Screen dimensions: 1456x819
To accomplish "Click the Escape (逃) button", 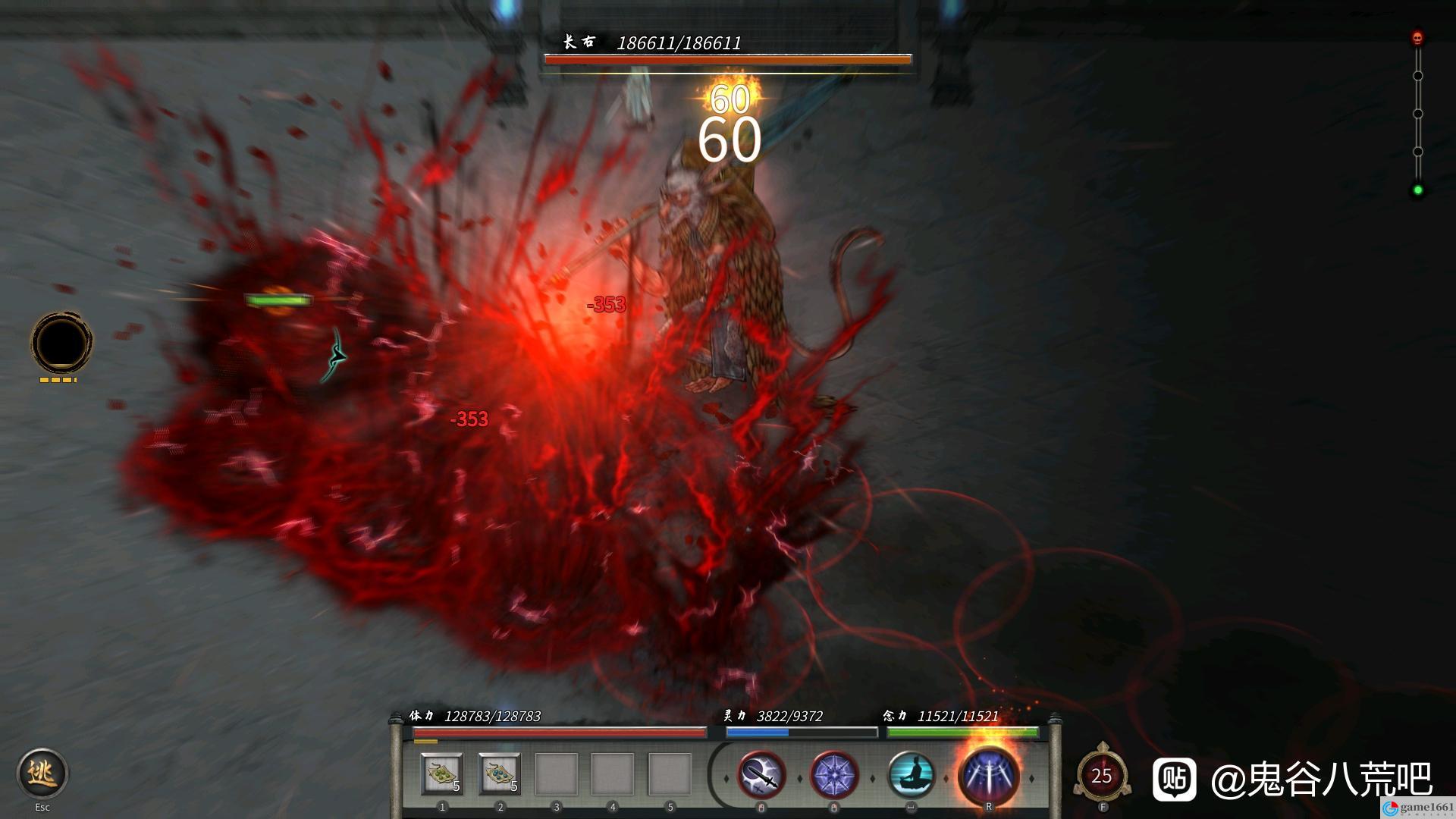I will pos(42,773).
